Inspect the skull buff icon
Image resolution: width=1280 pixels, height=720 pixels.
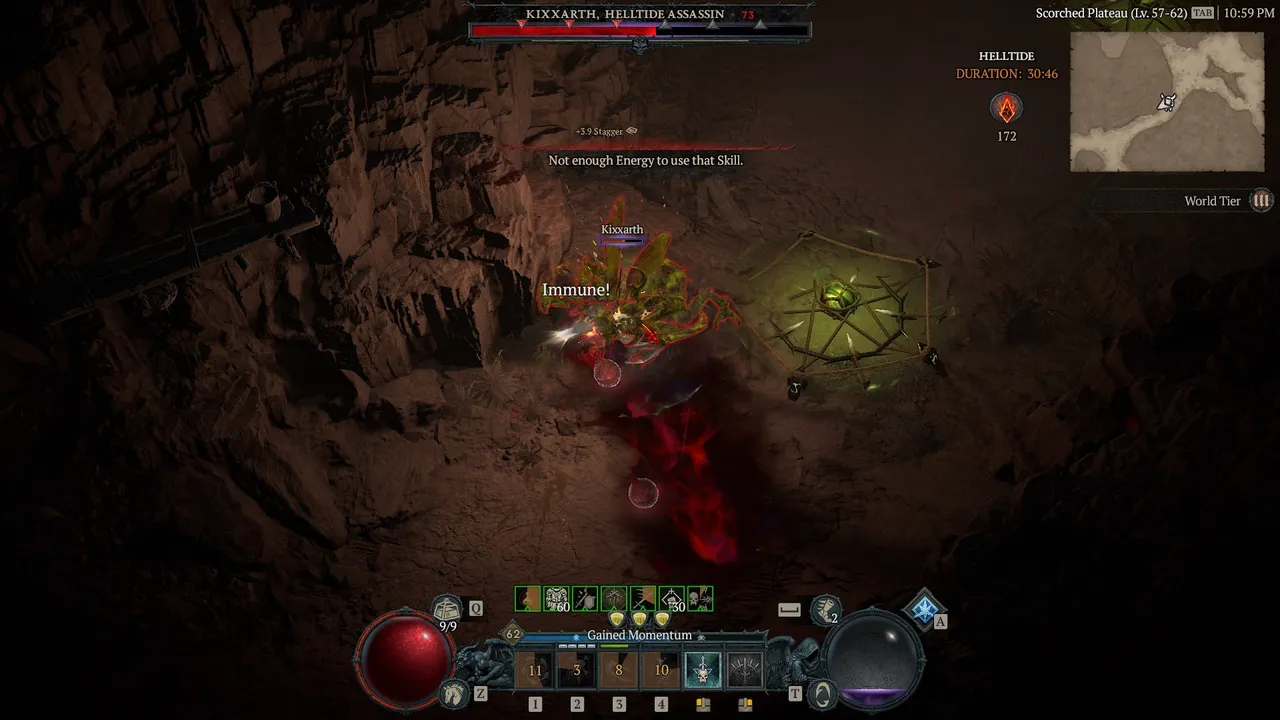click(x=700, y=599)
